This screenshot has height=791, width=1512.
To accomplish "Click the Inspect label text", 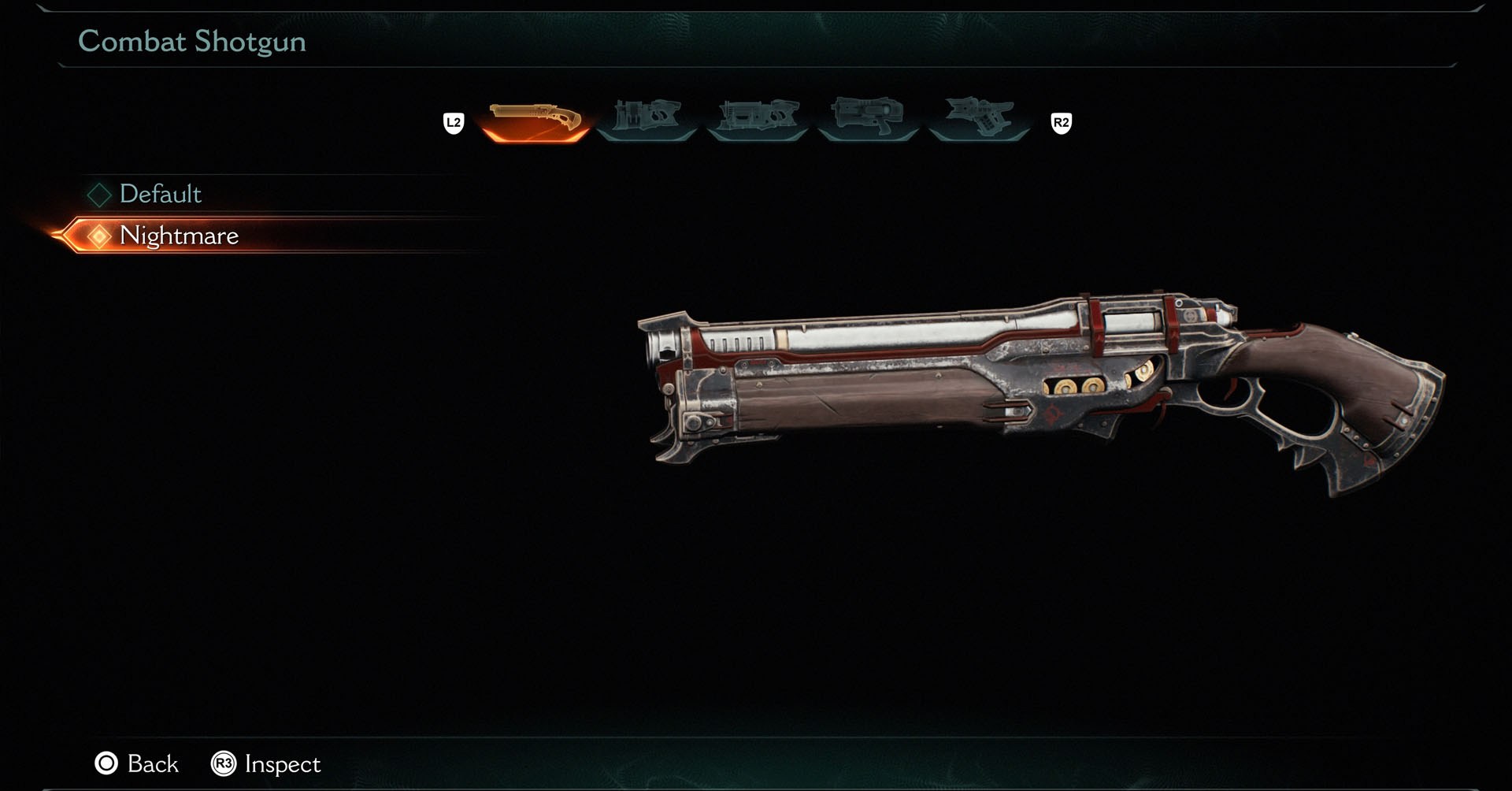I will [x=282, y=763].
